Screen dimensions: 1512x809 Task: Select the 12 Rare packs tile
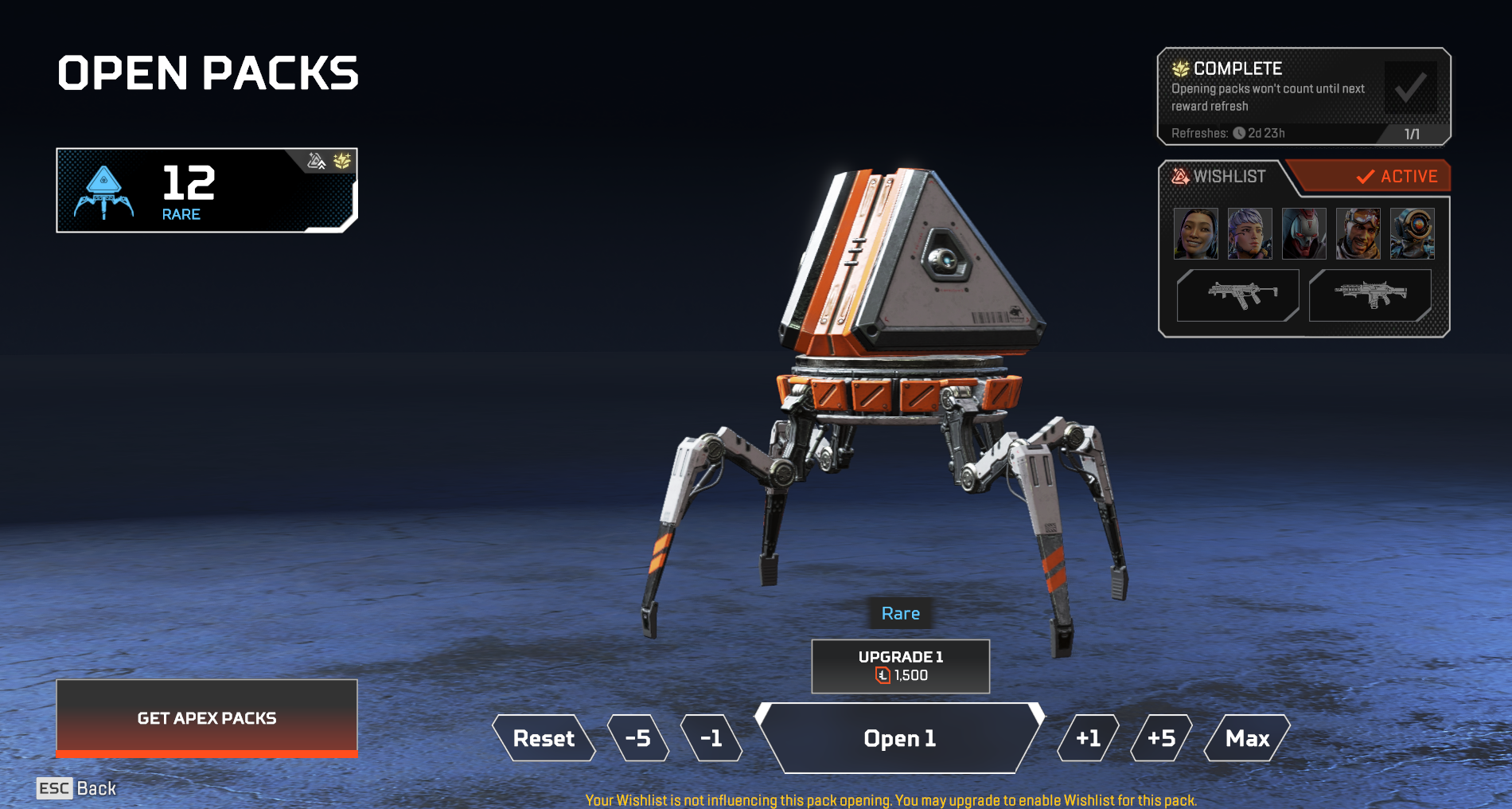coord(207,190)
